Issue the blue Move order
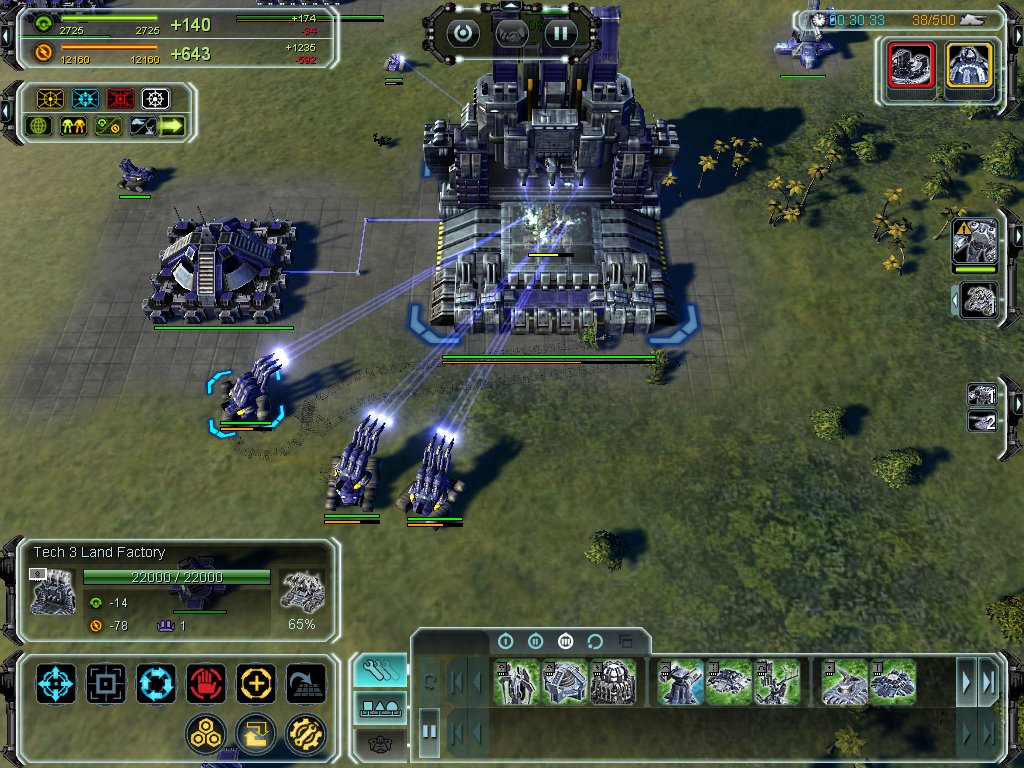 click(x=56, y=684)
